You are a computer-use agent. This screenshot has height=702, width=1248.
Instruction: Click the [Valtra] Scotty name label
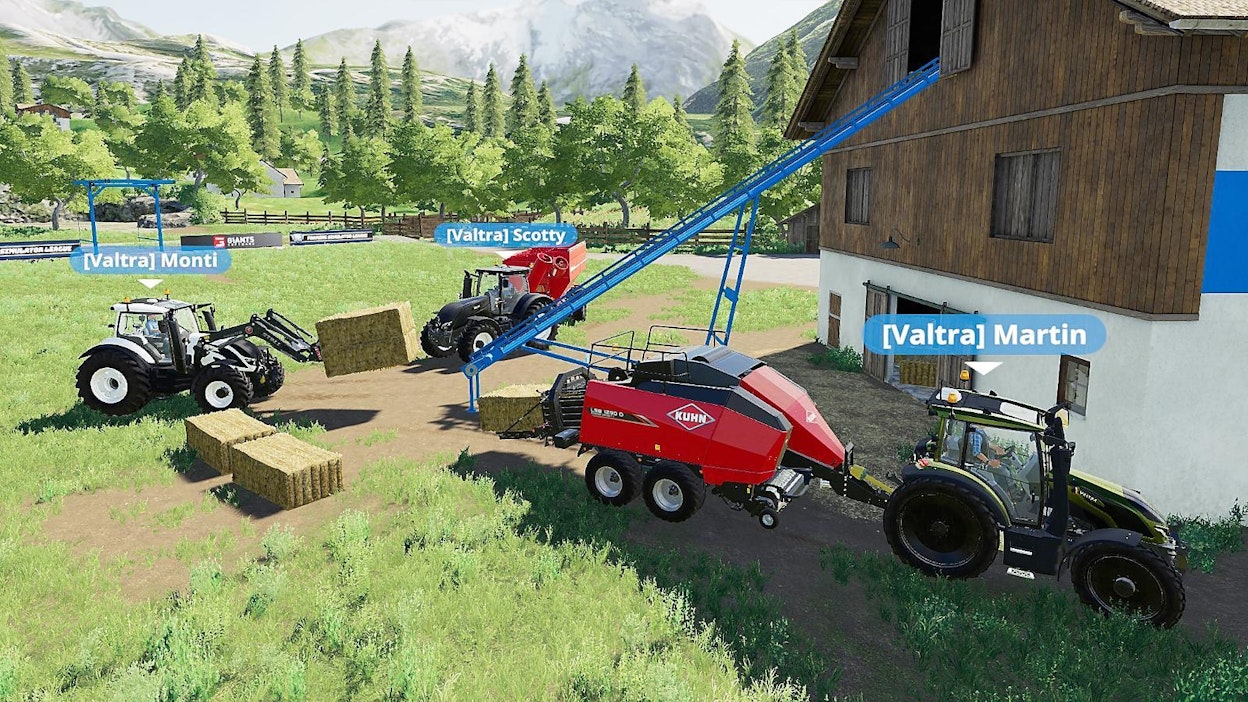[x=505, y=235]
